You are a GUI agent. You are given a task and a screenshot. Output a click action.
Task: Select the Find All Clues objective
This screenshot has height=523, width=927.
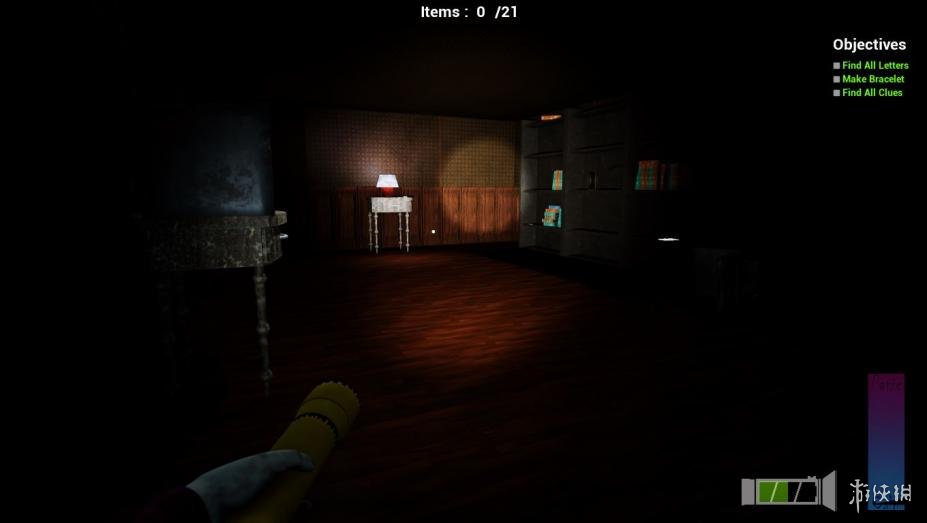871,93
